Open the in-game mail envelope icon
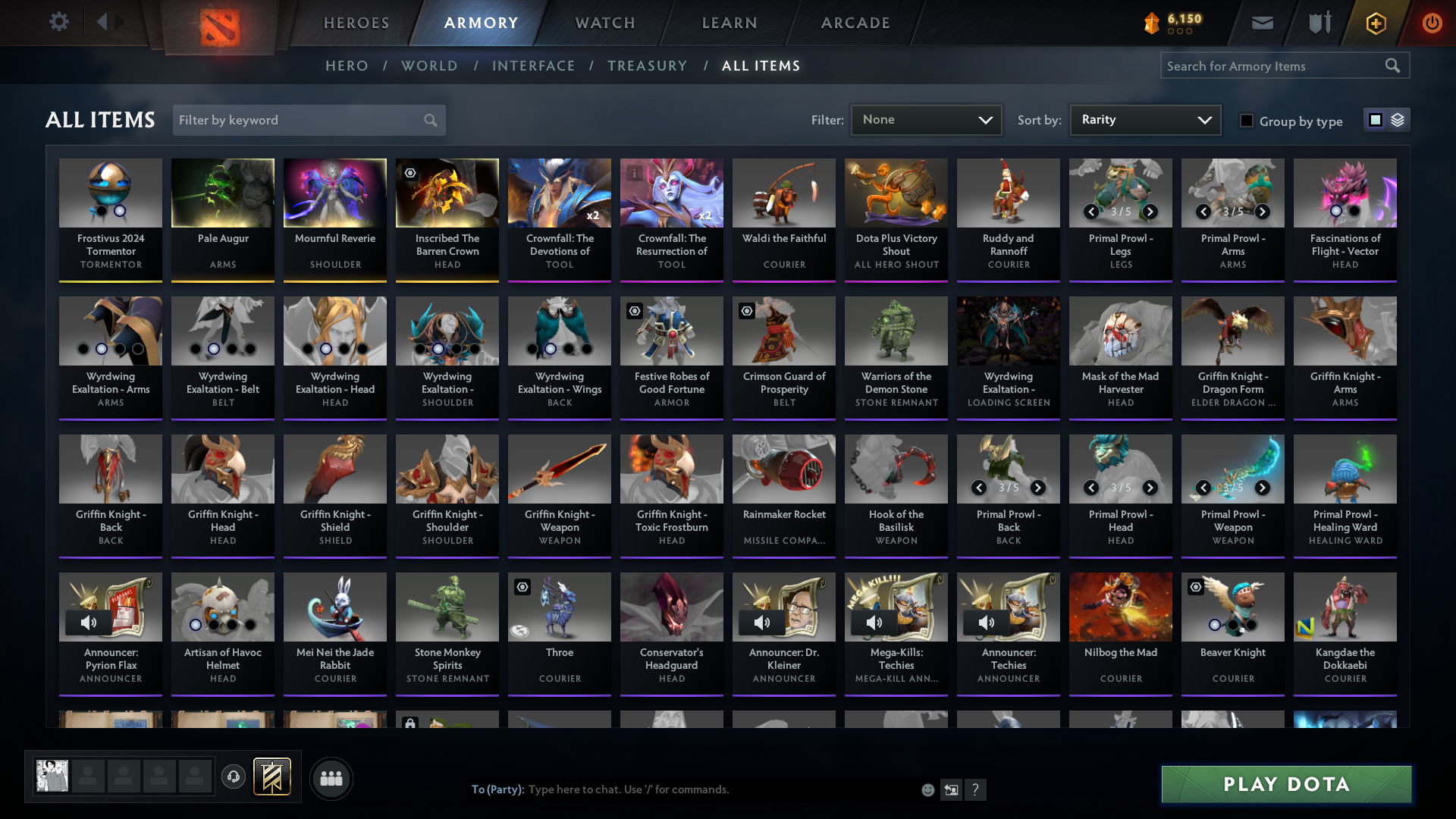 (x=1261, y=23)
